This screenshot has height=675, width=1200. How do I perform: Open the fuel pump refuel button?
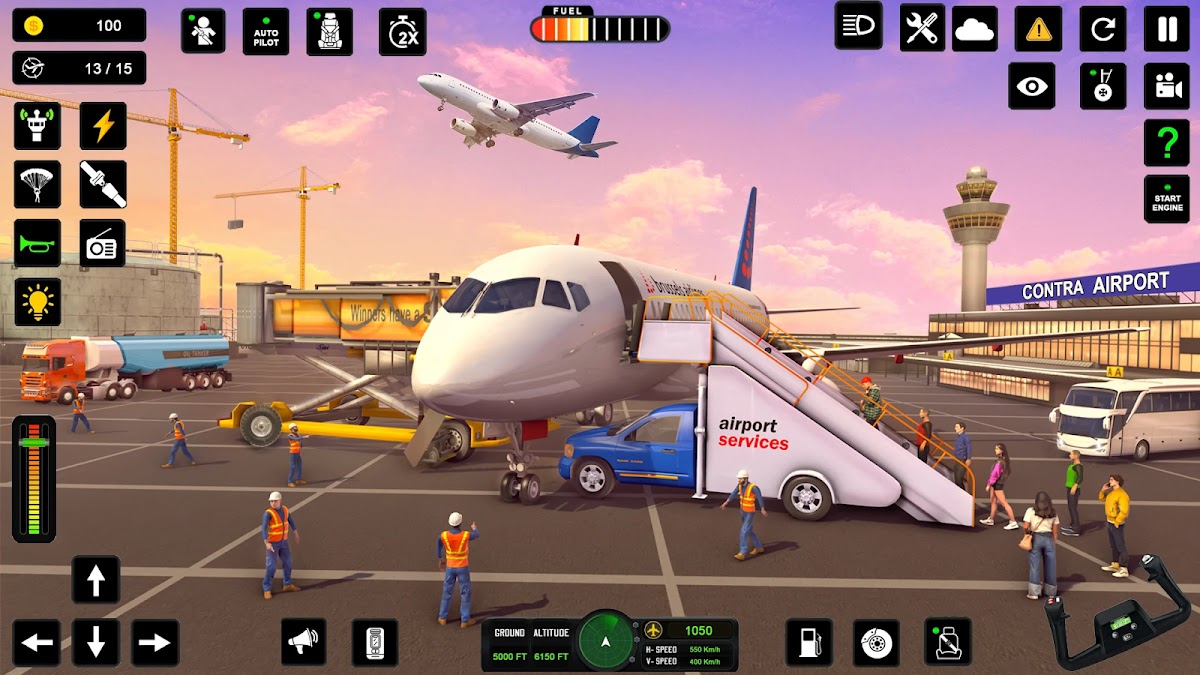(x=809, y=642)
